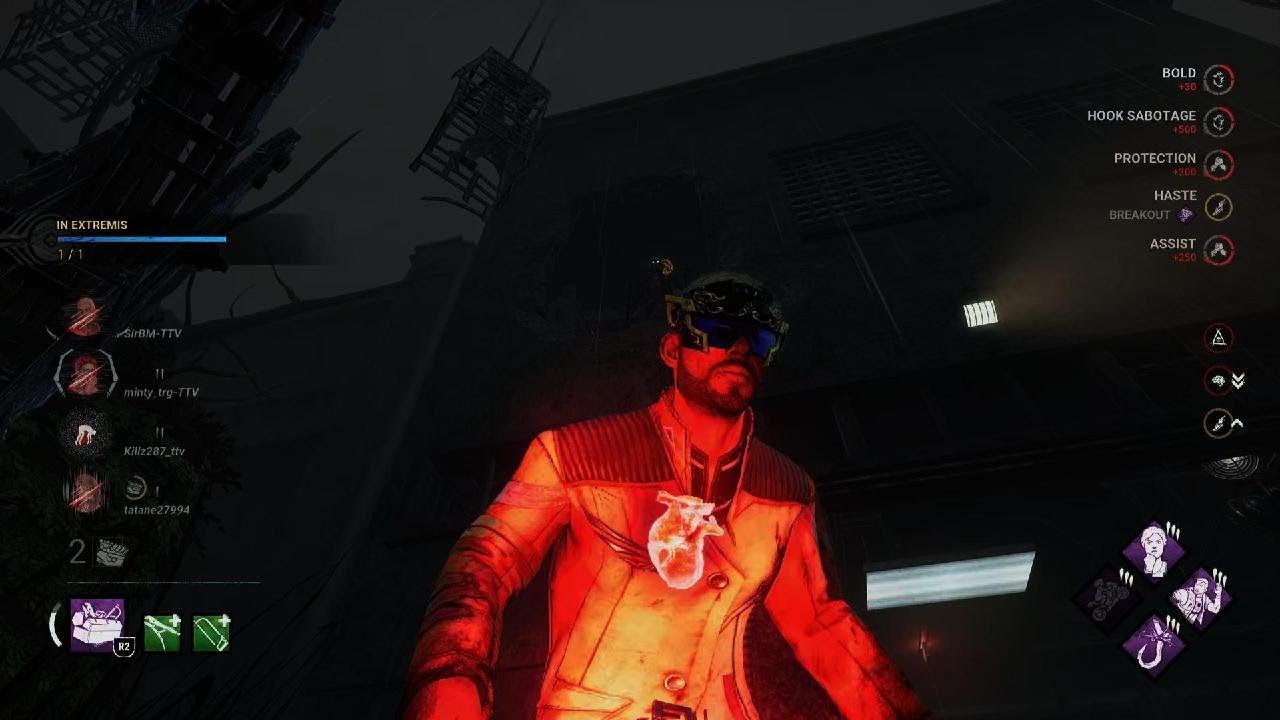Click the Protection score event icon
Screen dimensions: 1280x720
(x=1218, y=164)
